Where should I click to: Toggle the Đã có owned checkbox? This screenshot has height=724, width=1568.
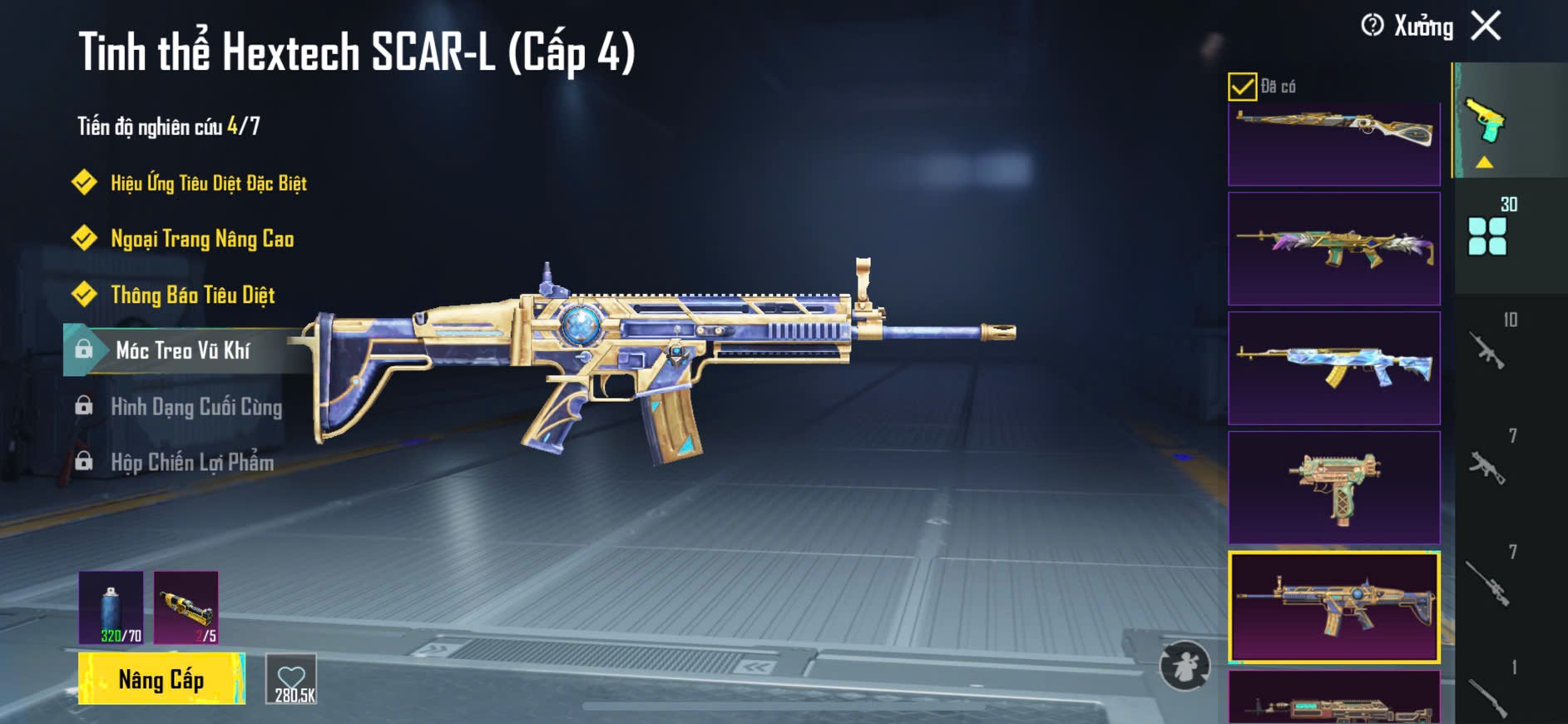point(1242,87)
